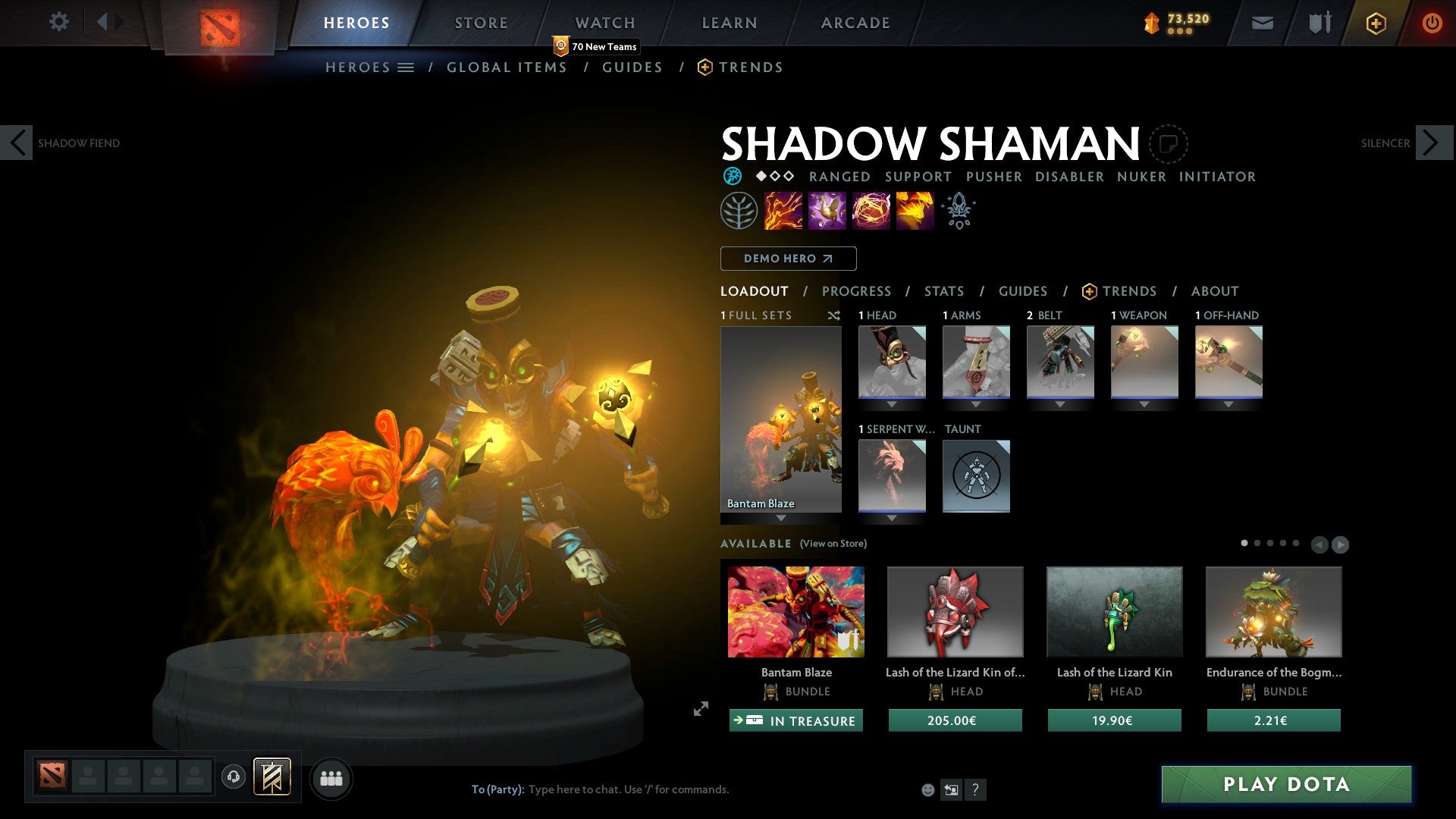
Task: Toggle the shuffle icon next to Full Sets
Action: [x=834, y=315]
